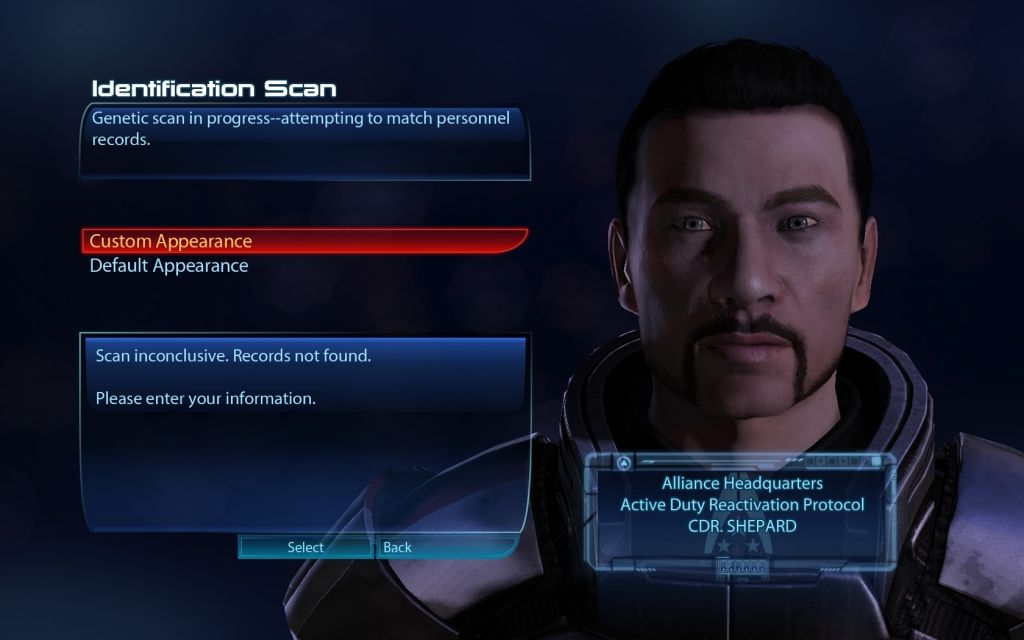This screenshot has height=640, width=1024.
Task: Confirm with the Select button
Action: 306,547
